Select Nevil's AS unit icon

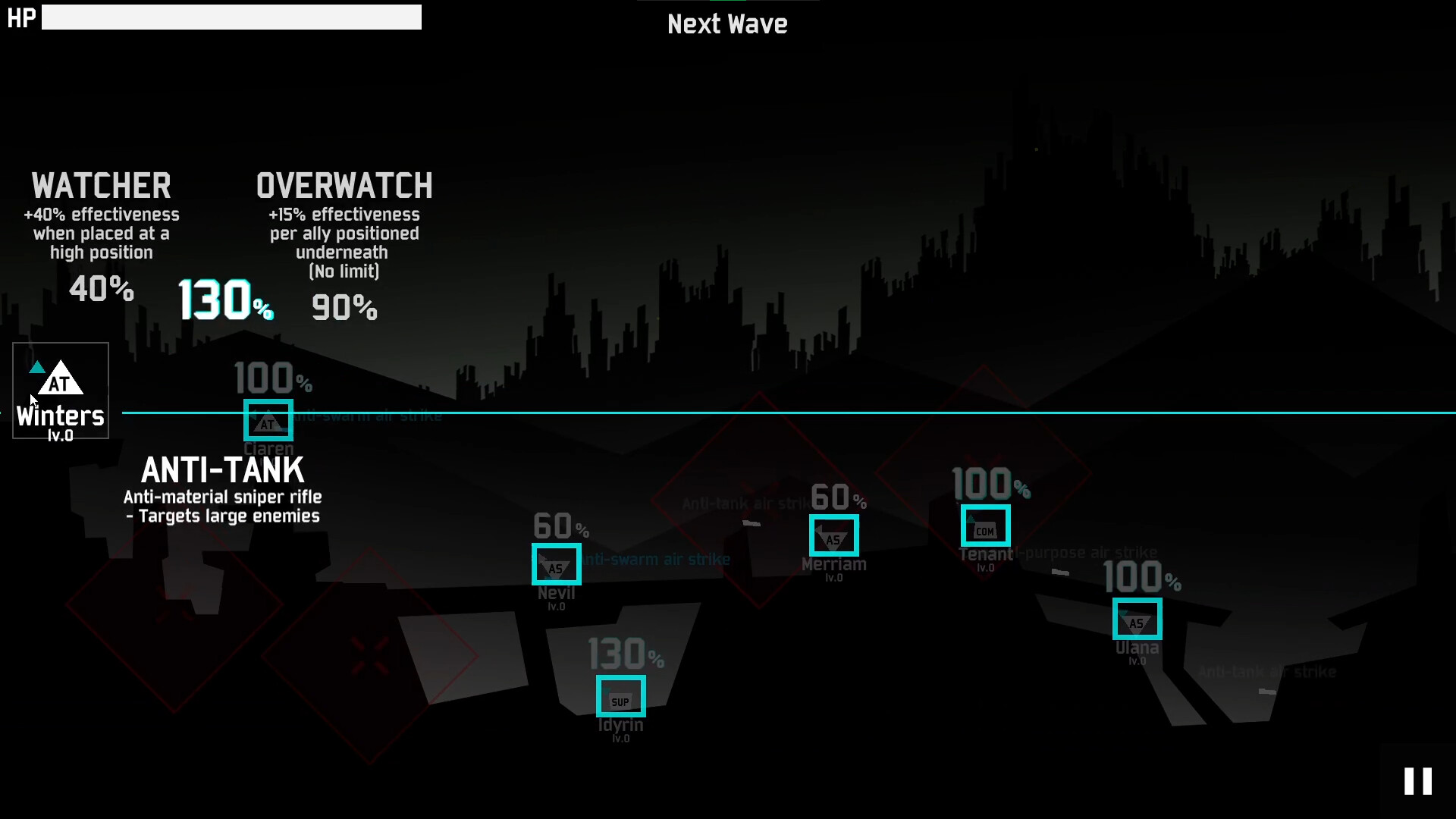pos(556,564)
